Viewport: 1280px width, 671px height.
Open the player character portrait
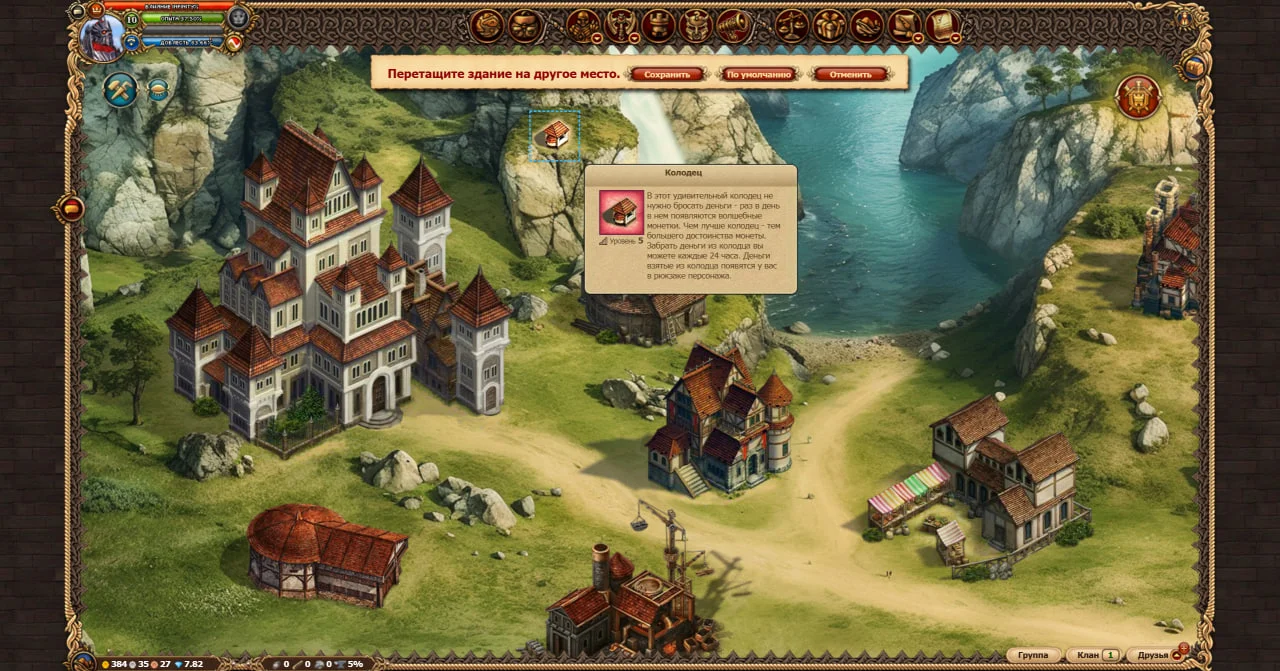[x=102, y=38]
